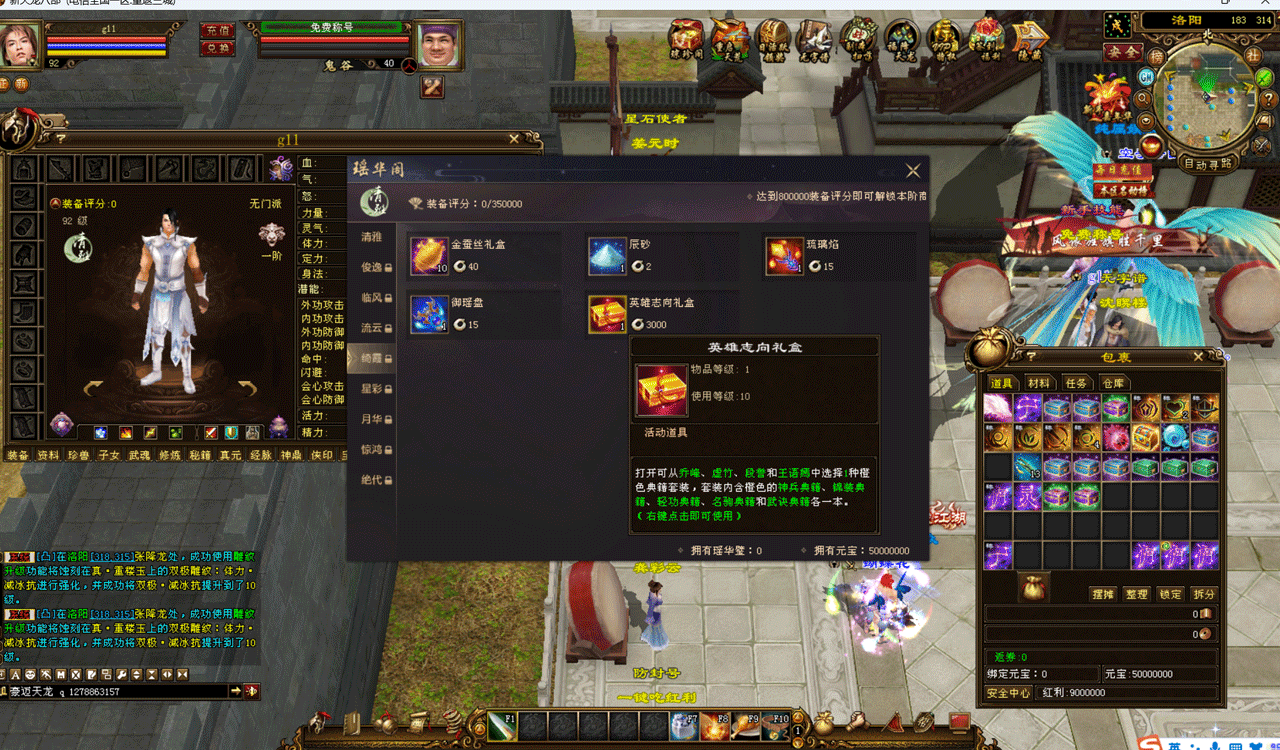Open the 星彩 shop category
The height and width of the screenshot is (750, 1280).
pos(372,388)
